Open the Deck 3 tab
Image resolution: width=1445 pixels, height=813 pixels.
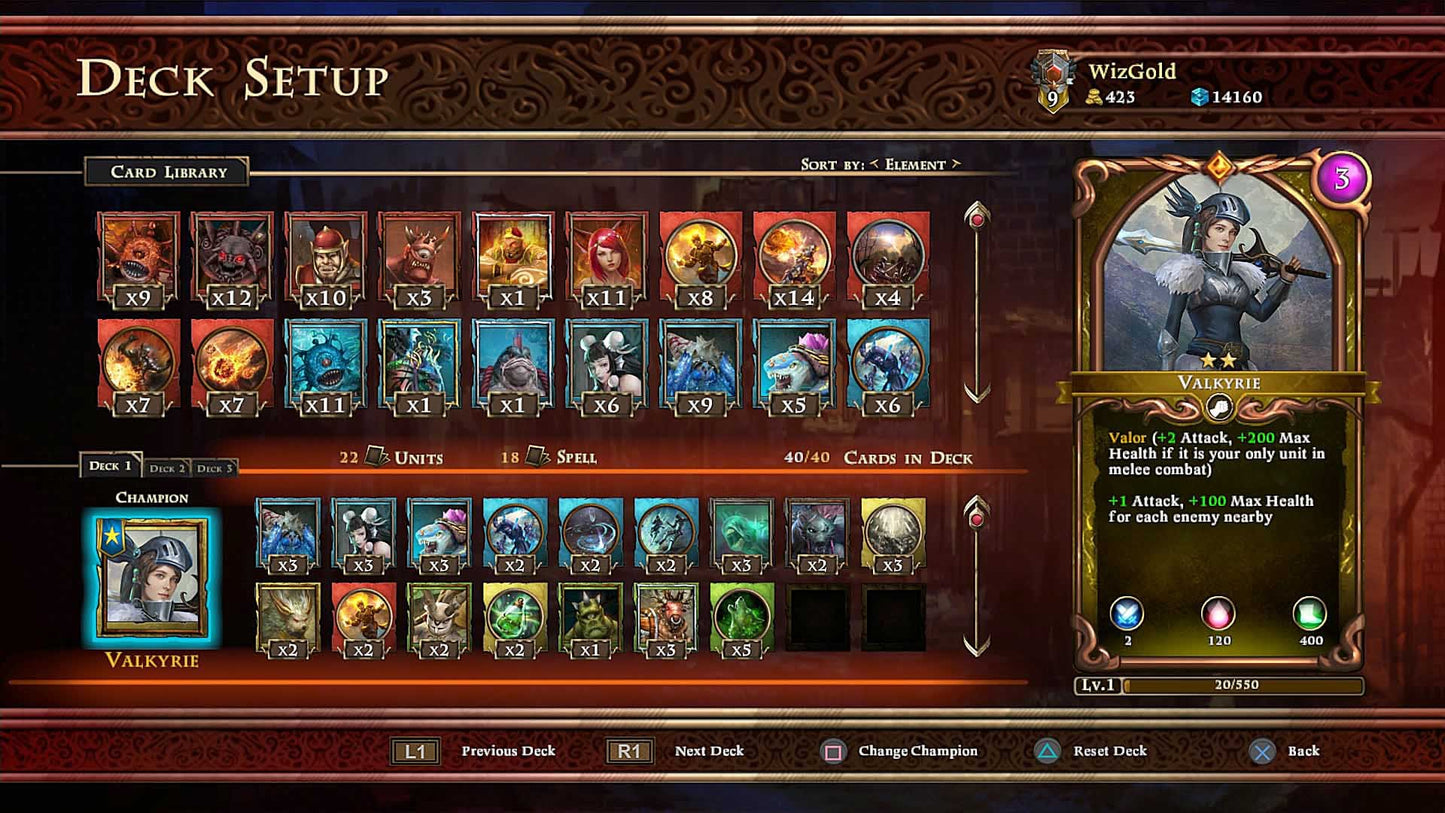(x=214, y=468)
